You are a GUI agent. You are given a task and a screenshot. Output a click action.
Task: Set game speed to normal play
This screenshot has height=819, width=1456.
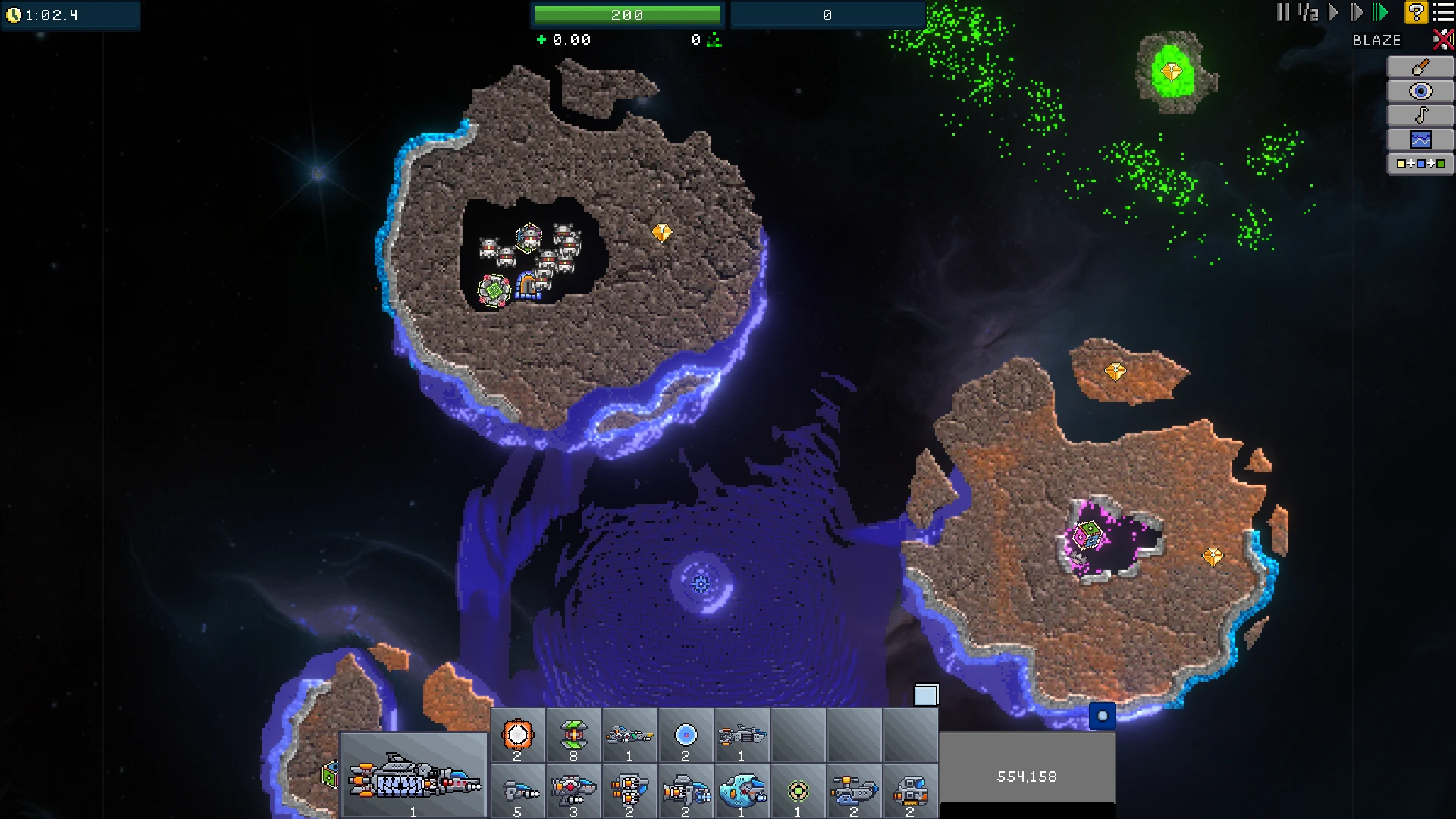coord(1333,13)
